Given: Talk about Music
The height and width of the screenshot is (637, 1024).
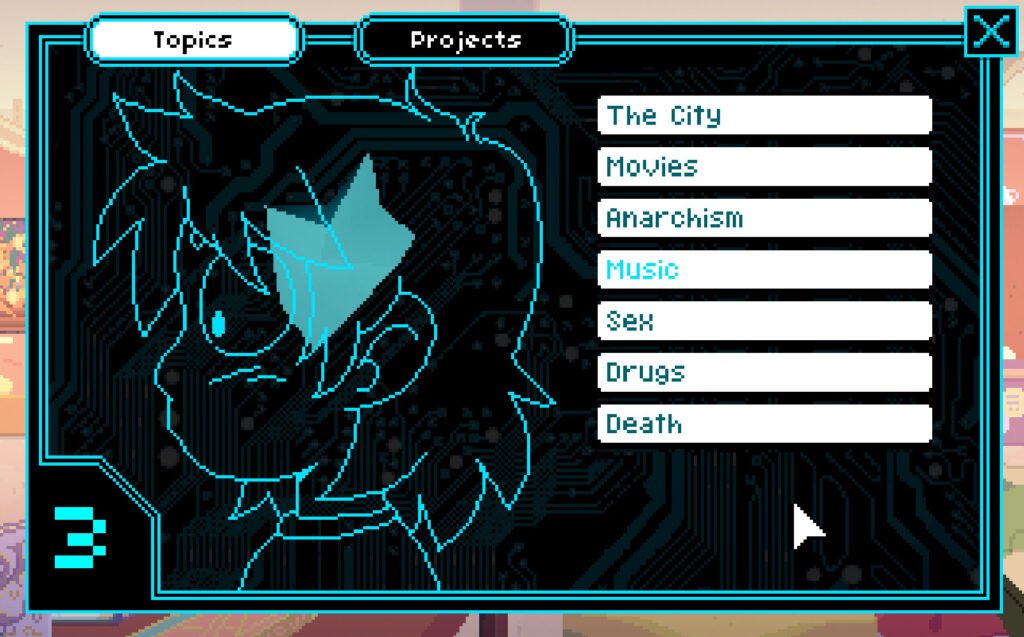Looking at the screenshot, I should coord(764,269).
